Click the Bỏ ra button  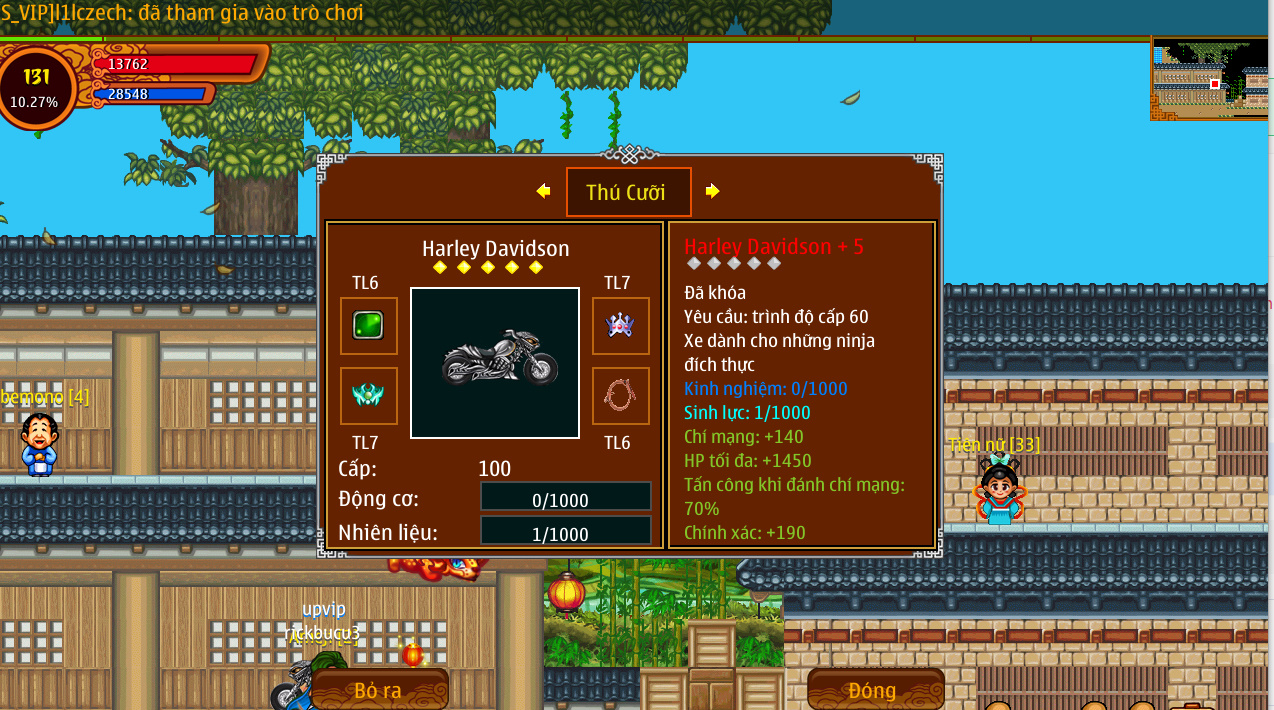(379, 690)
